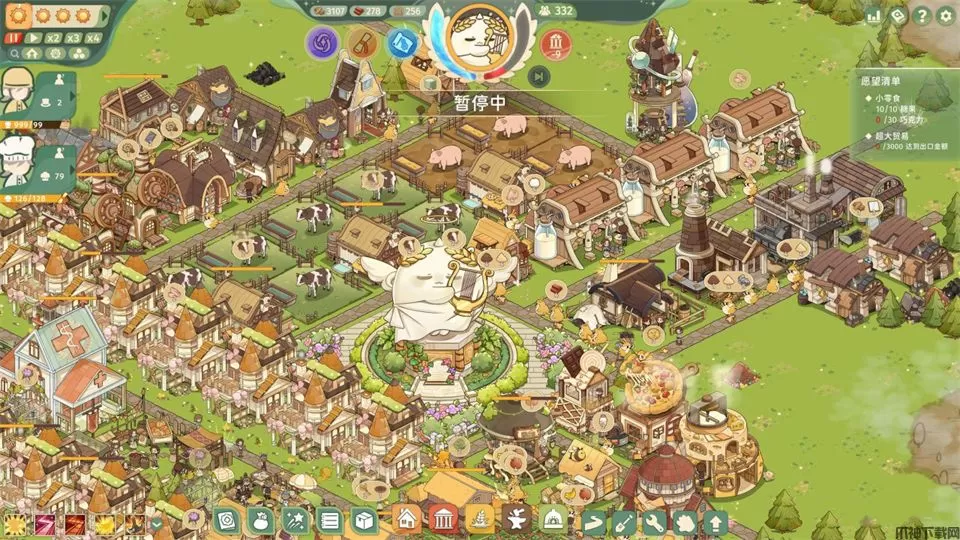960x540 pixels.
Task: Set game speed to x3
Action: coord(74,37)
